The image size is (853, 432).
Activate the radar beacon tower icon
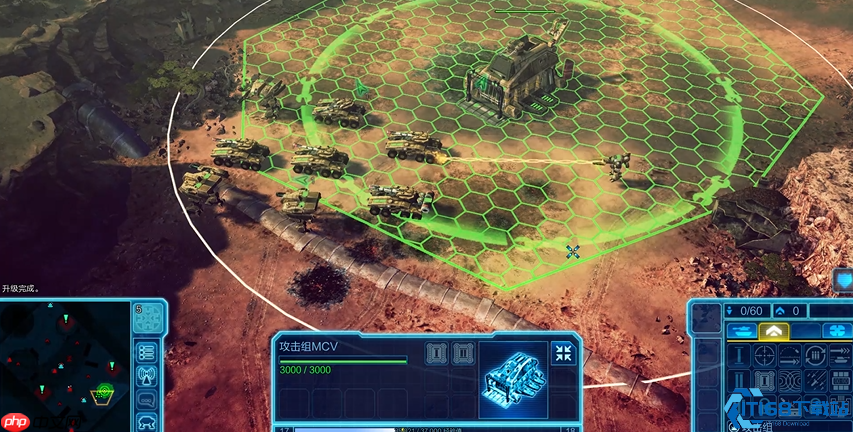(147, 375)
